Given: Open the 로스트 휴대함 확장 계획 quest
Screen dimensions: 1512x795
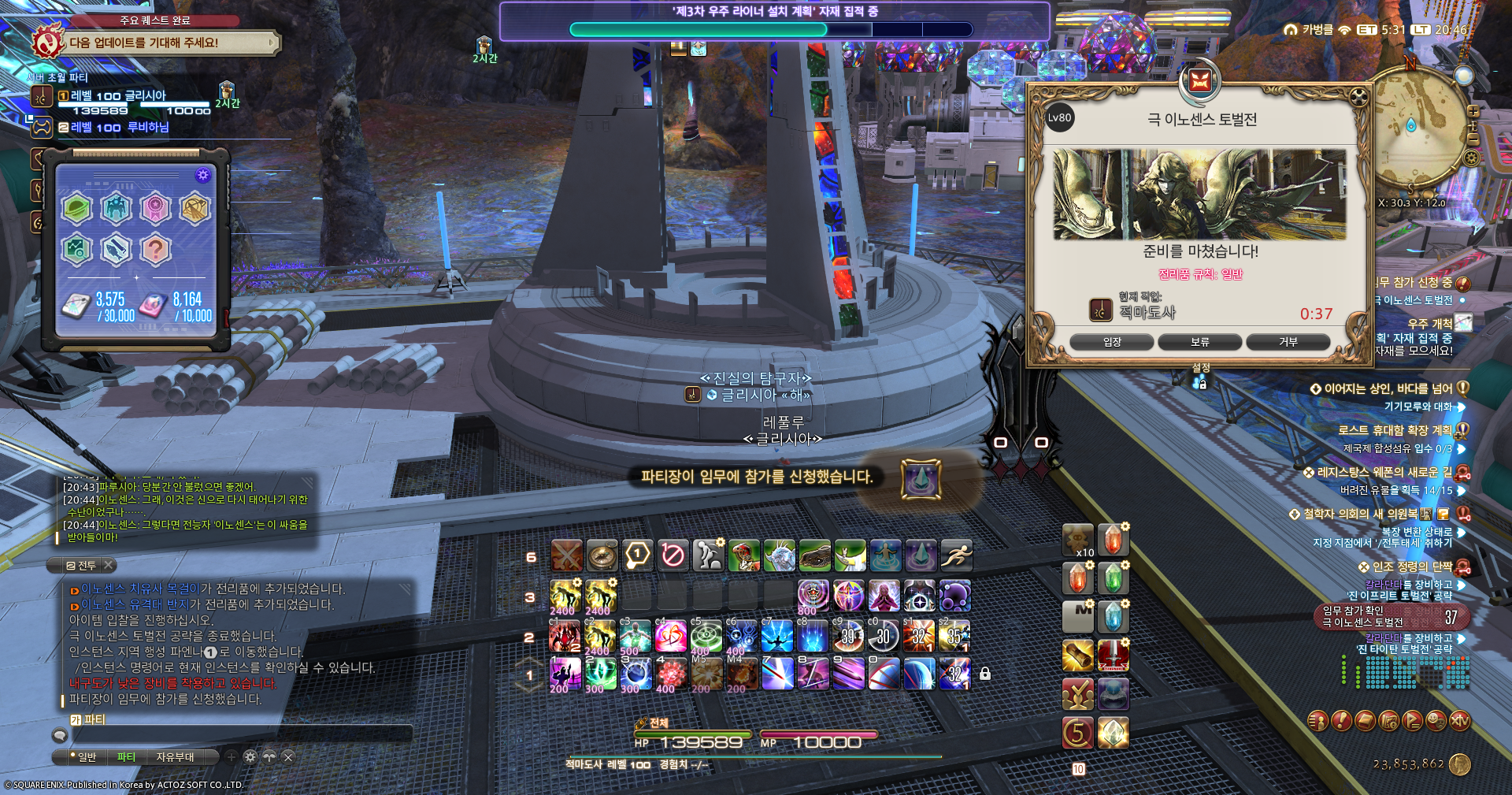Looking at the screenshot, I should [1395, 430].
